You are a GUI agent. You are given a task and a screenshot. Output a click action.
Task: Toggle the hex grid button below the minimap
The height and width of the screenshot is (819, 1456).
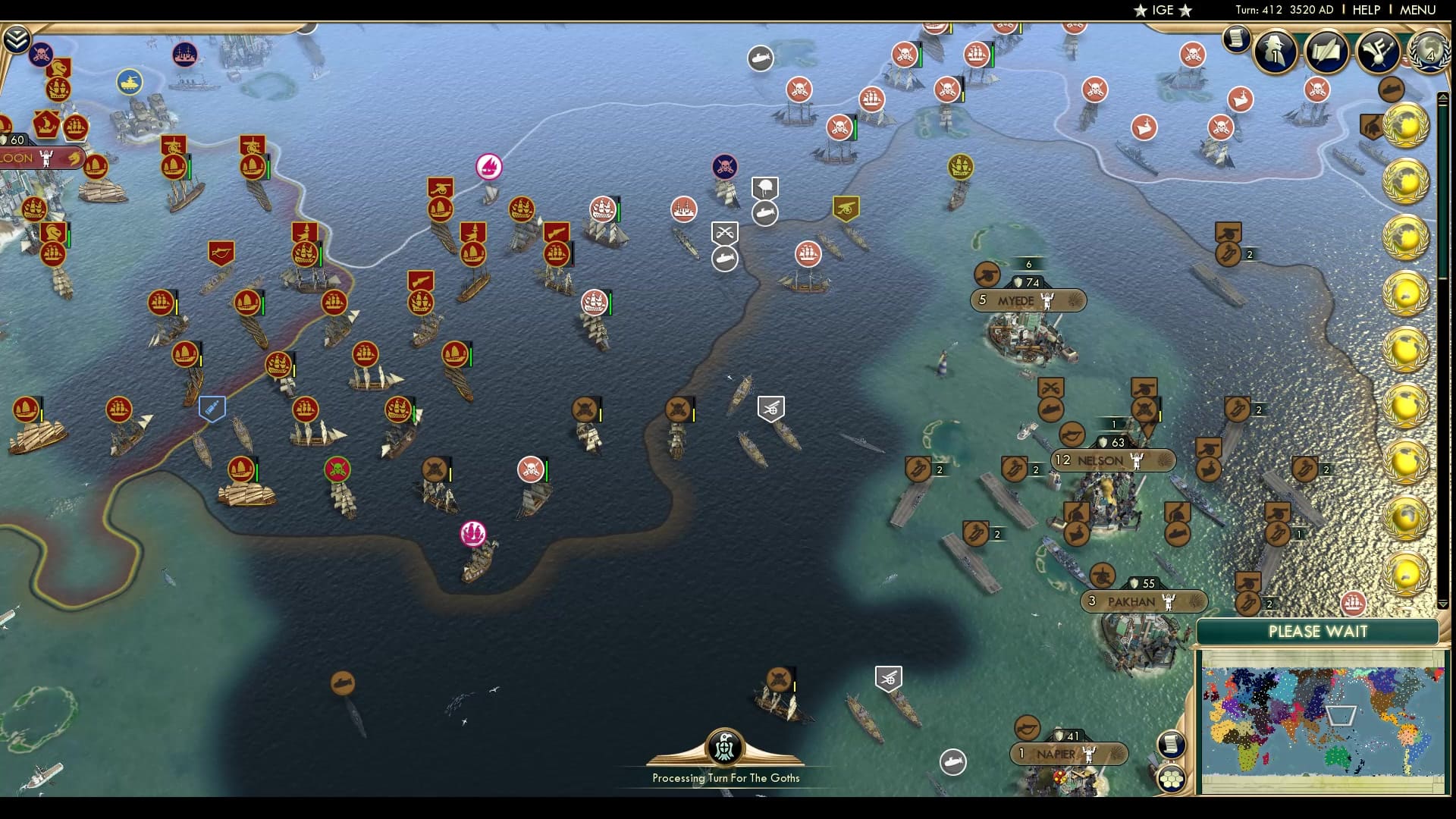[x=1172, y=777]
